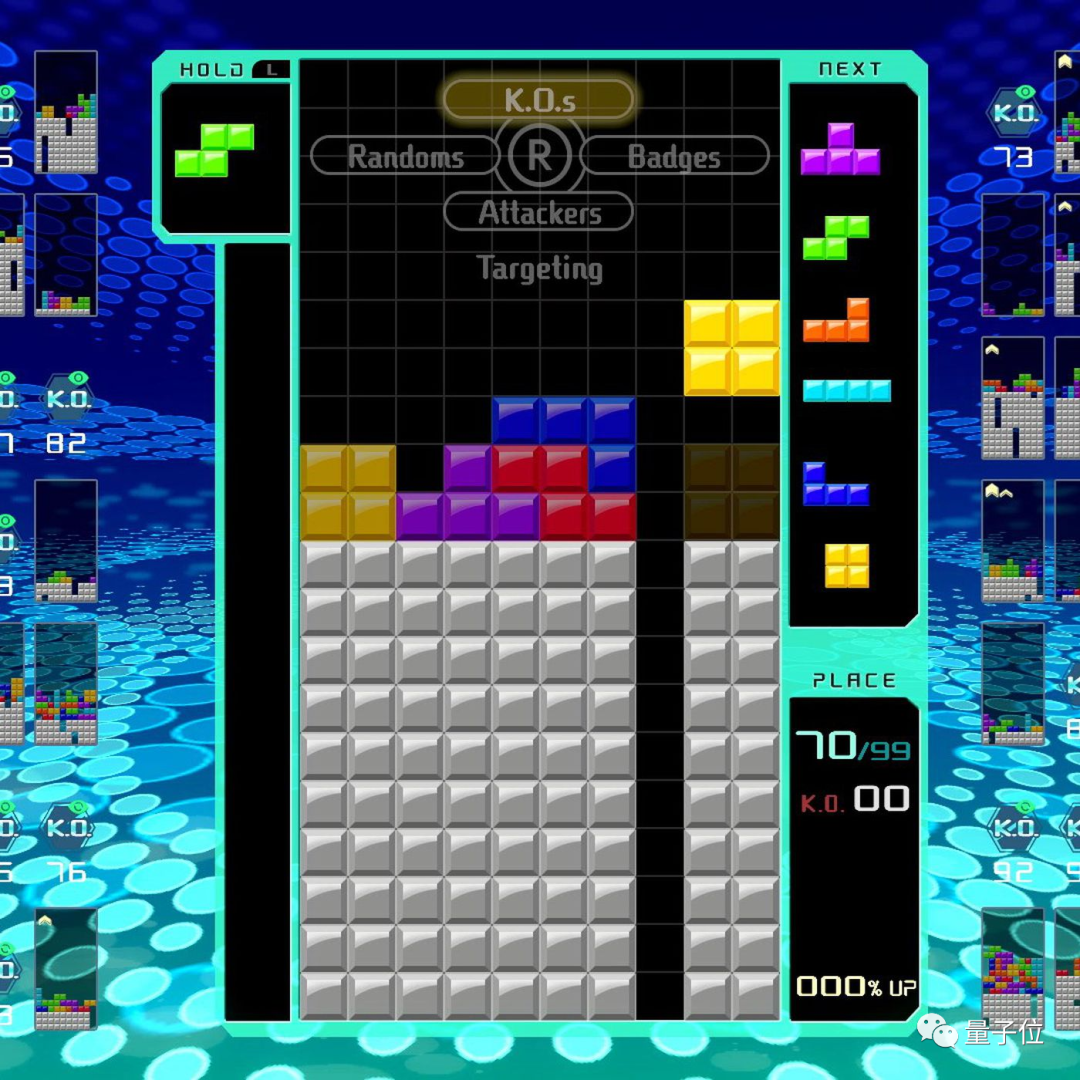Pick the cyan I piece in Next queue
1080x1080 pixels.
tap(846, 391)
